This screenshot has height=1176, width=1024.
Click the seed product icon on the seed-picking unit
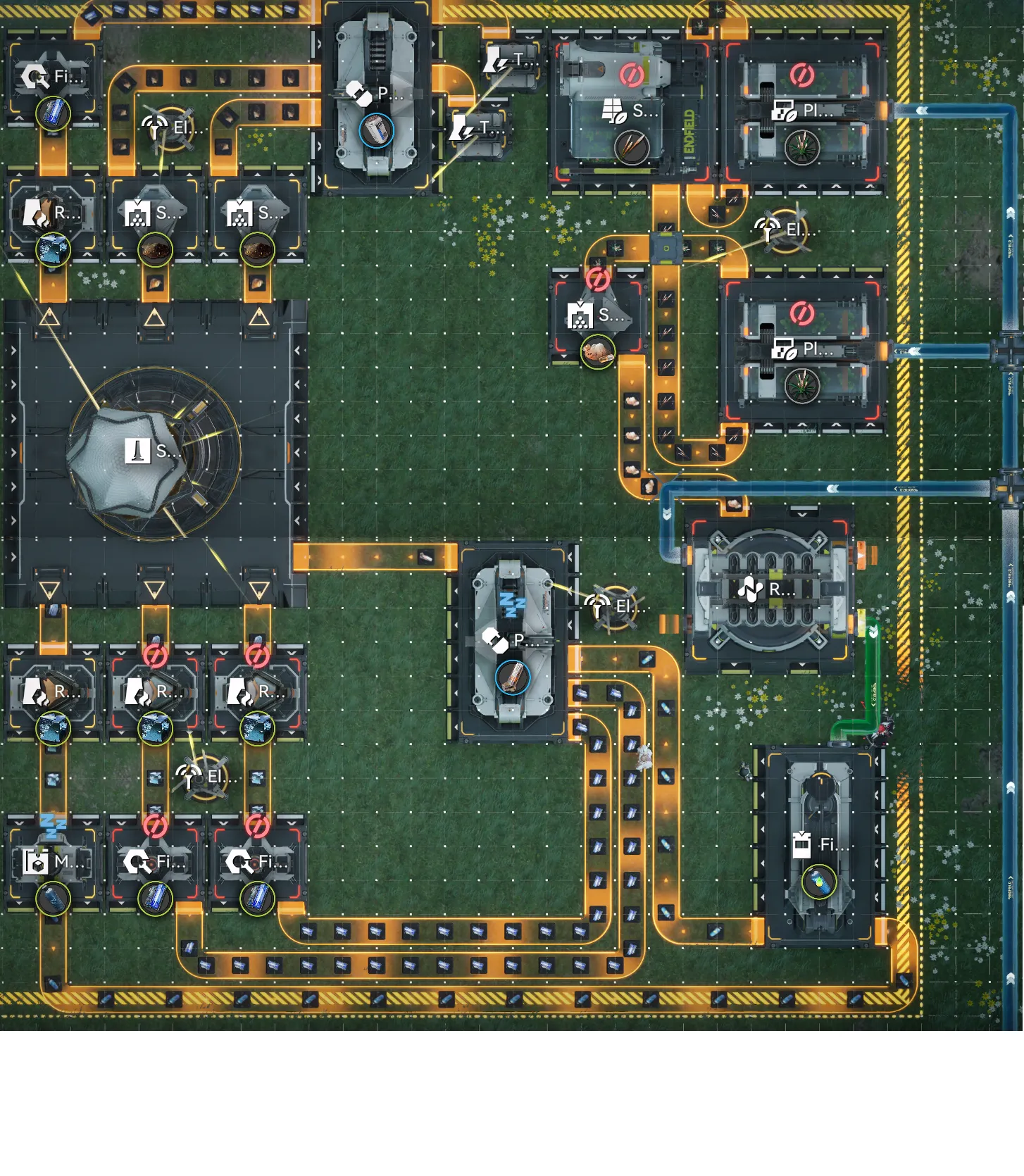631,147
